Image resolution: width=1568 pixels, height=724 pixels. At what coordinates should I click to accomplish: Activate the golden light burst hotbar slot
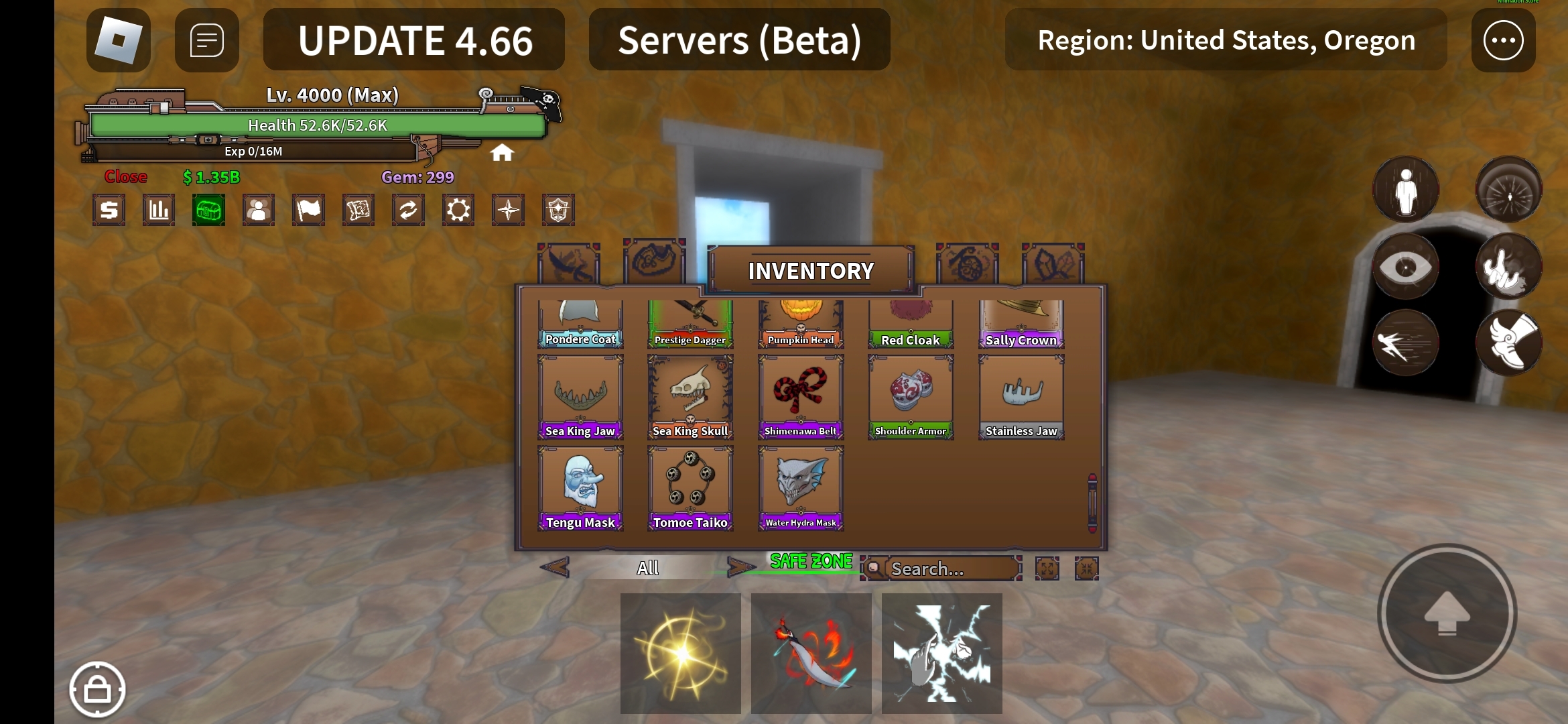click(680, 653)
